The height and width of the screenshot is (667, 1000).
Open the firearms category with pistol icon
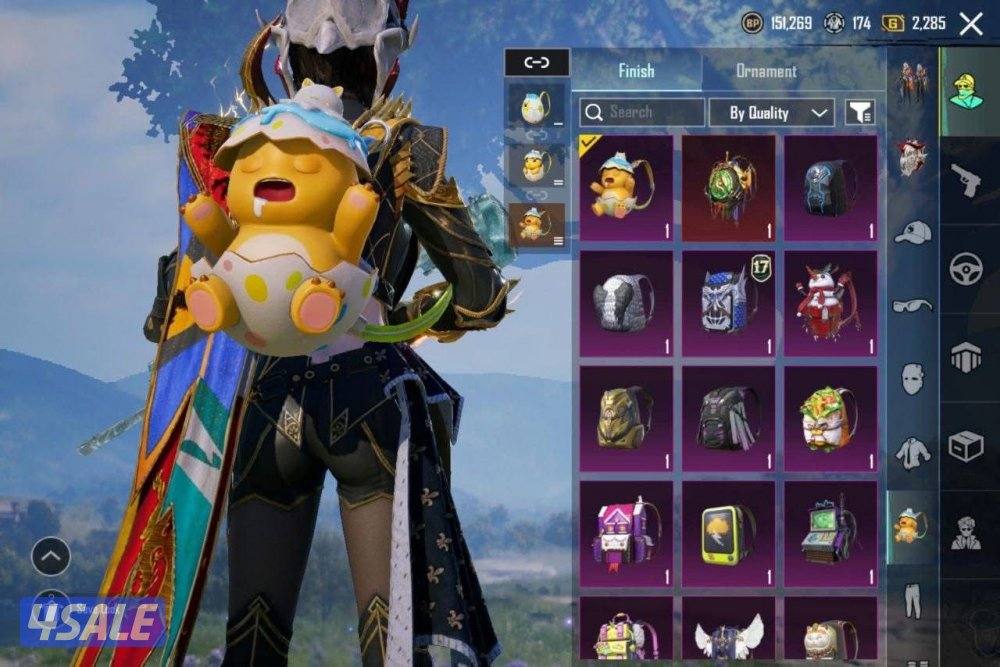click(x=966, y=180)
